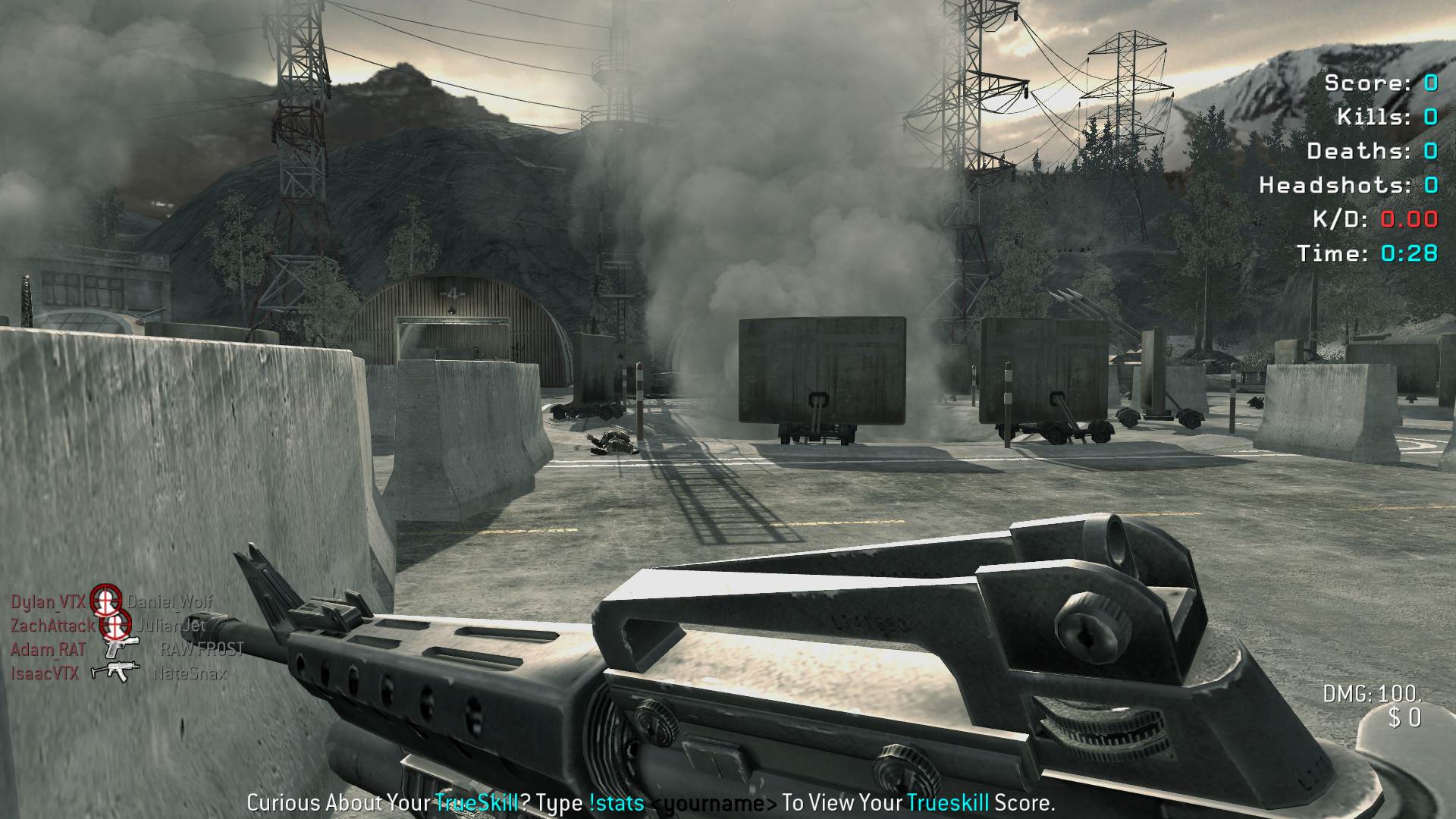This screenshot has width=1456, height=819.
Task: Click the submachine gun kill icon
Action: point(115,672)
